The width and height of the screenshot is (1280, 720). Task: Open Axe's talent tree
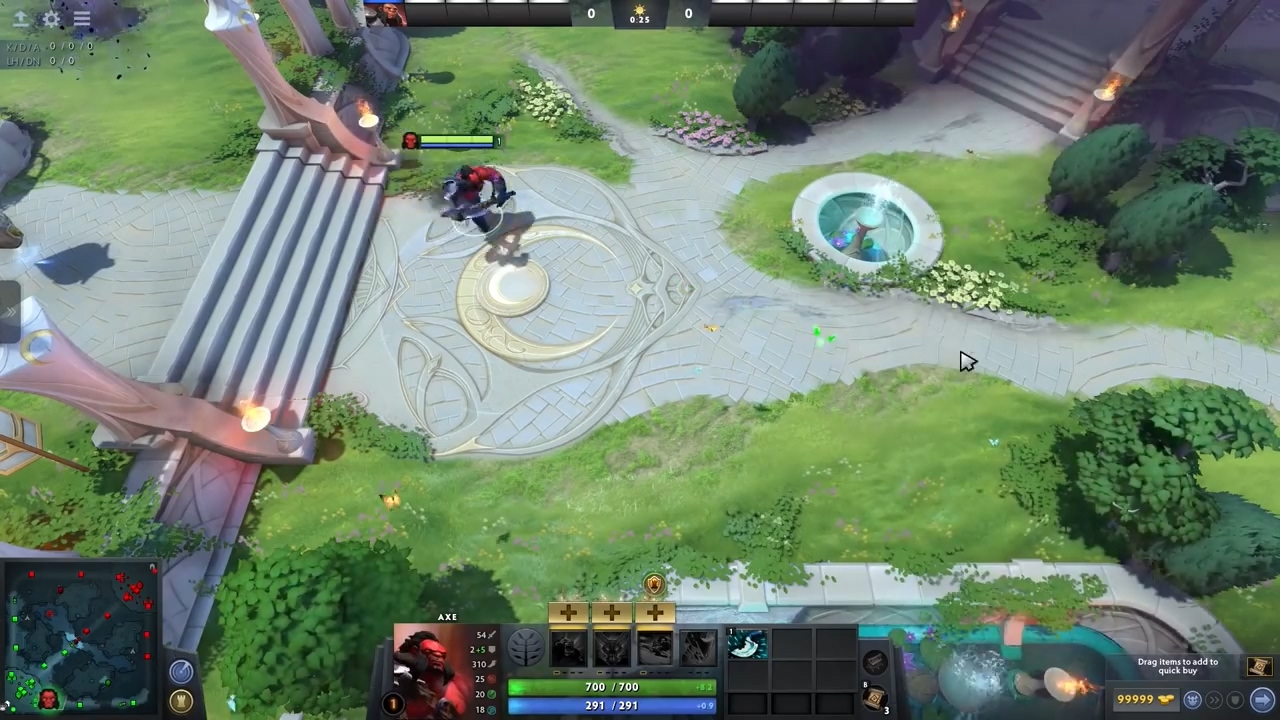pyautogui.click(x=526, y=648)
